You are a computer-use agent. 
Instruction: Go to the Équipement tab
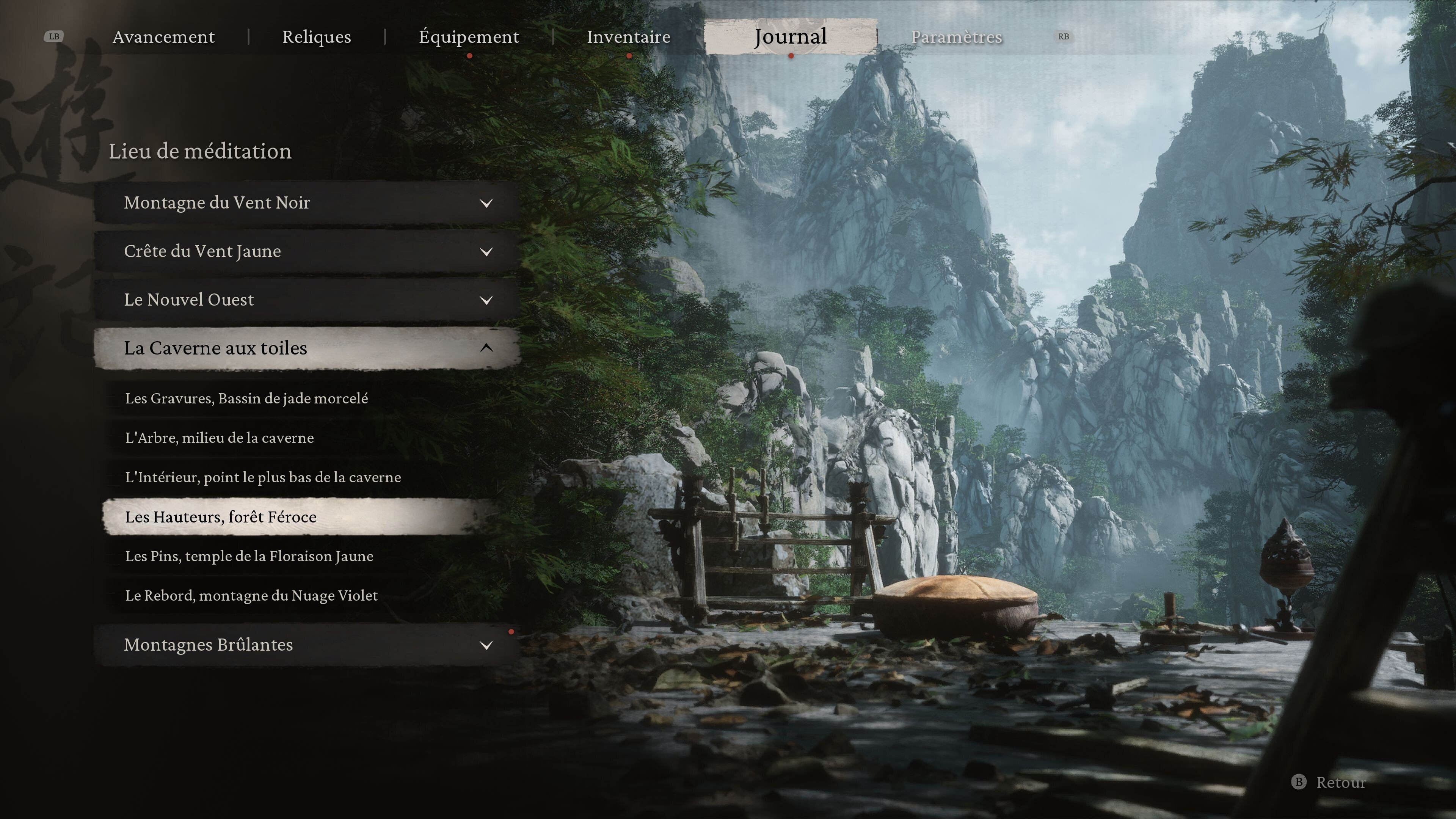[x=469, y=37]
